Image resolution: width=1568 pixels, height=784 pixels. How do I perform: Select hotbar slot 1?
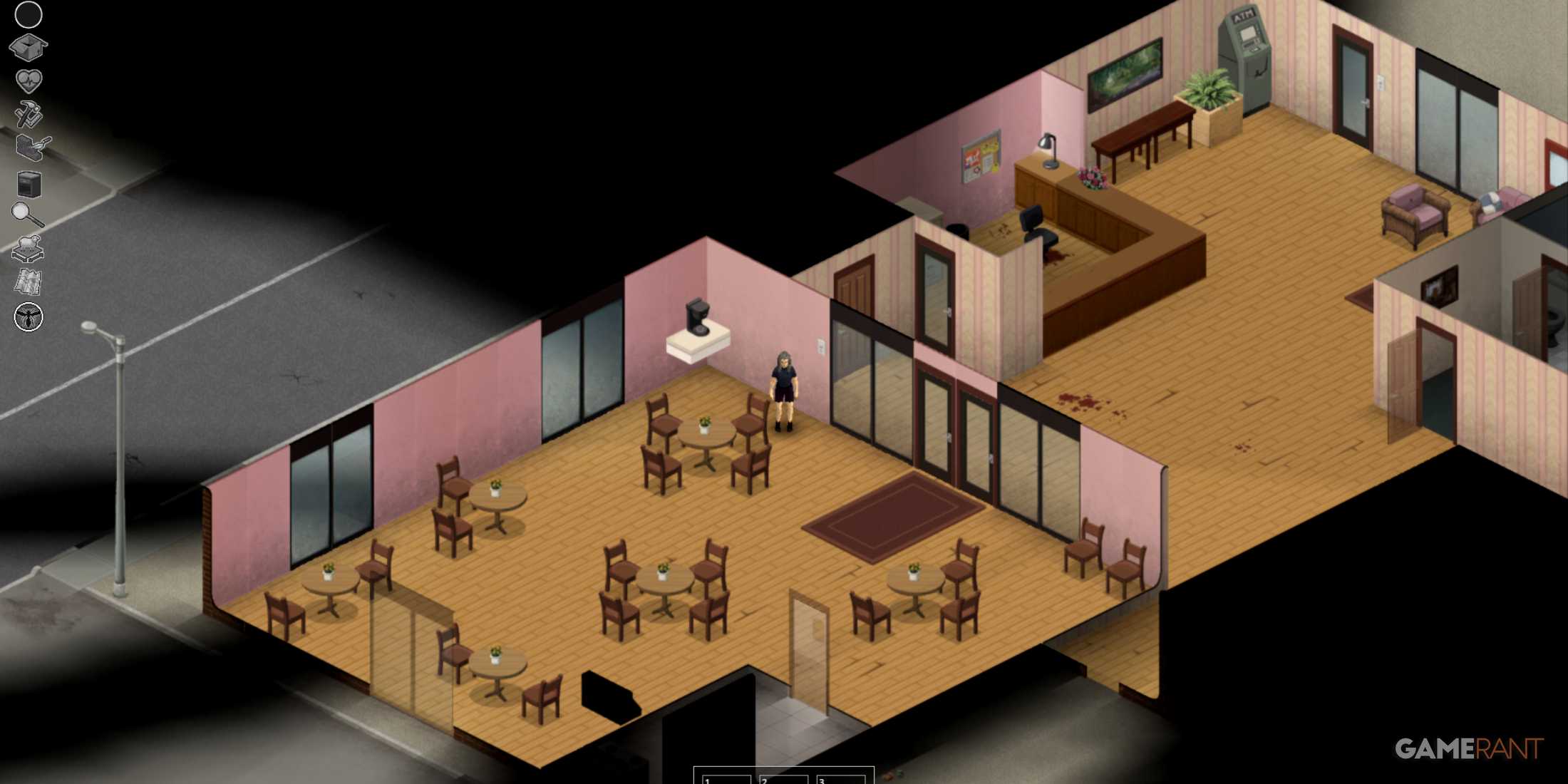pos(727,778)
